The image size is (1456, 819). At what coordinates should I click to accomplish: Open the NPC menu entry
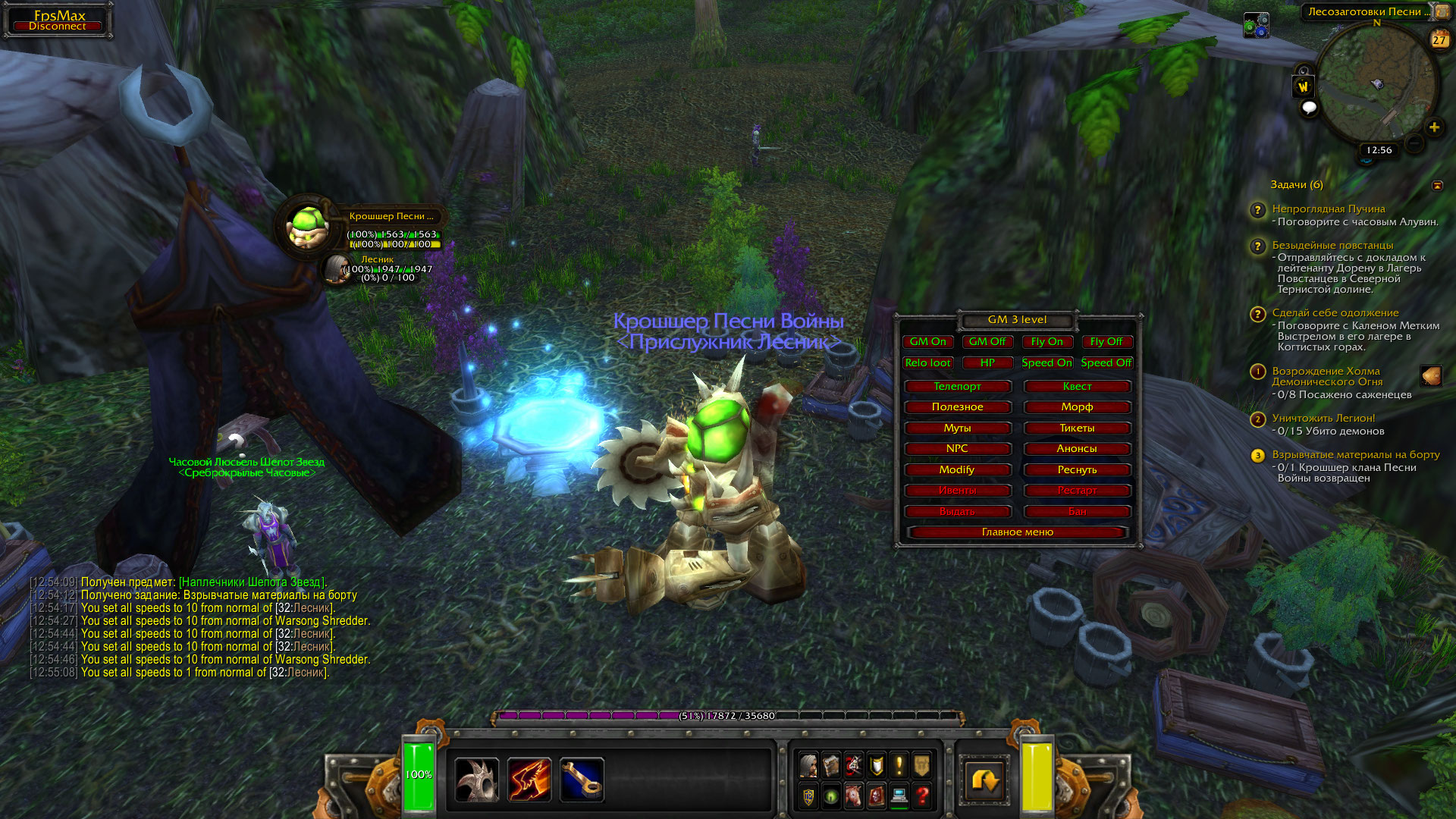[x=957, y=449]
